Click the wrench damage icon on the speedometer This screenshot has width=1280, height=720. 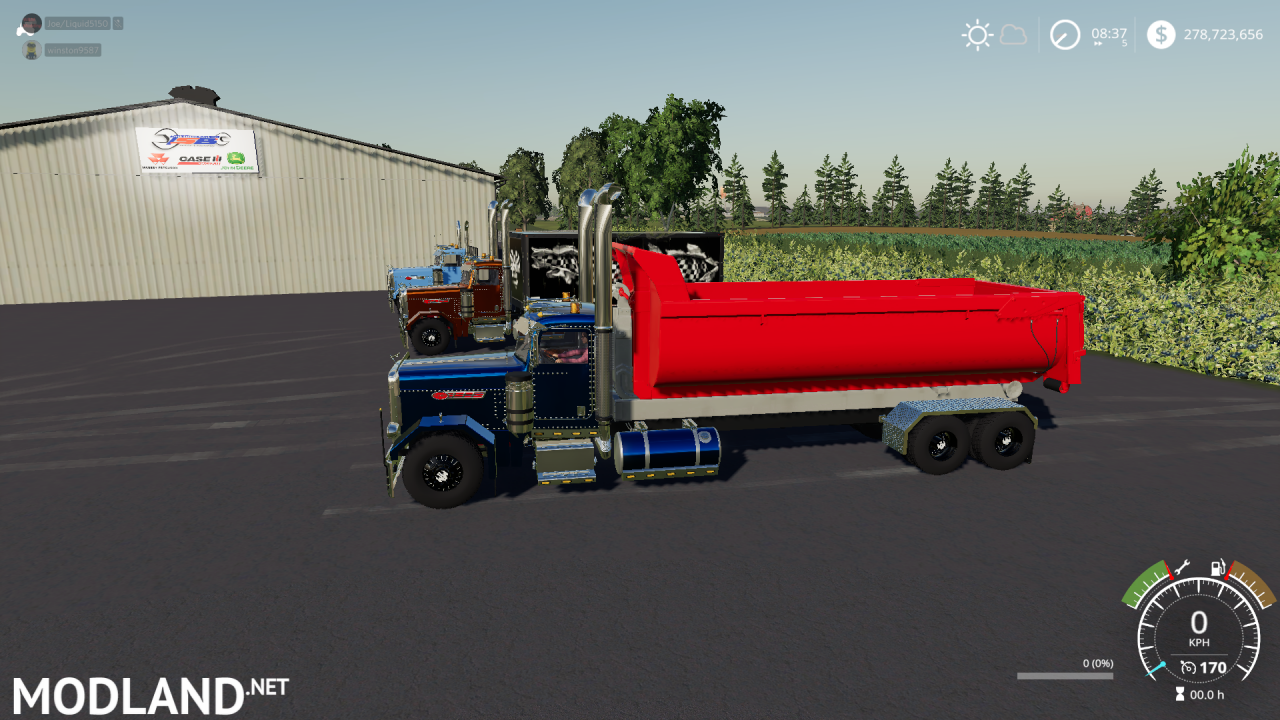click(x=1182, y=568)
